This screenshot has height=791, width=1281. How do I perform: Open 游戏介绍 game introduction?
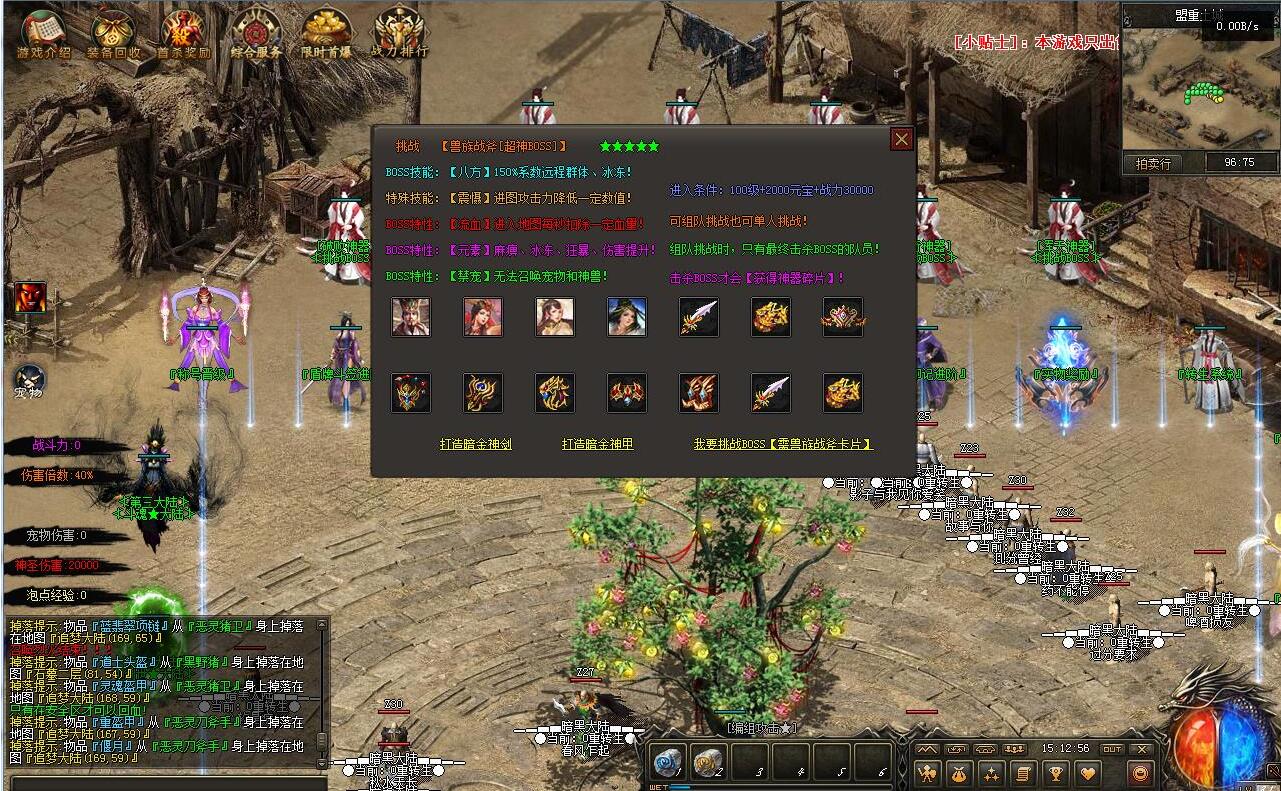(43, 33)
